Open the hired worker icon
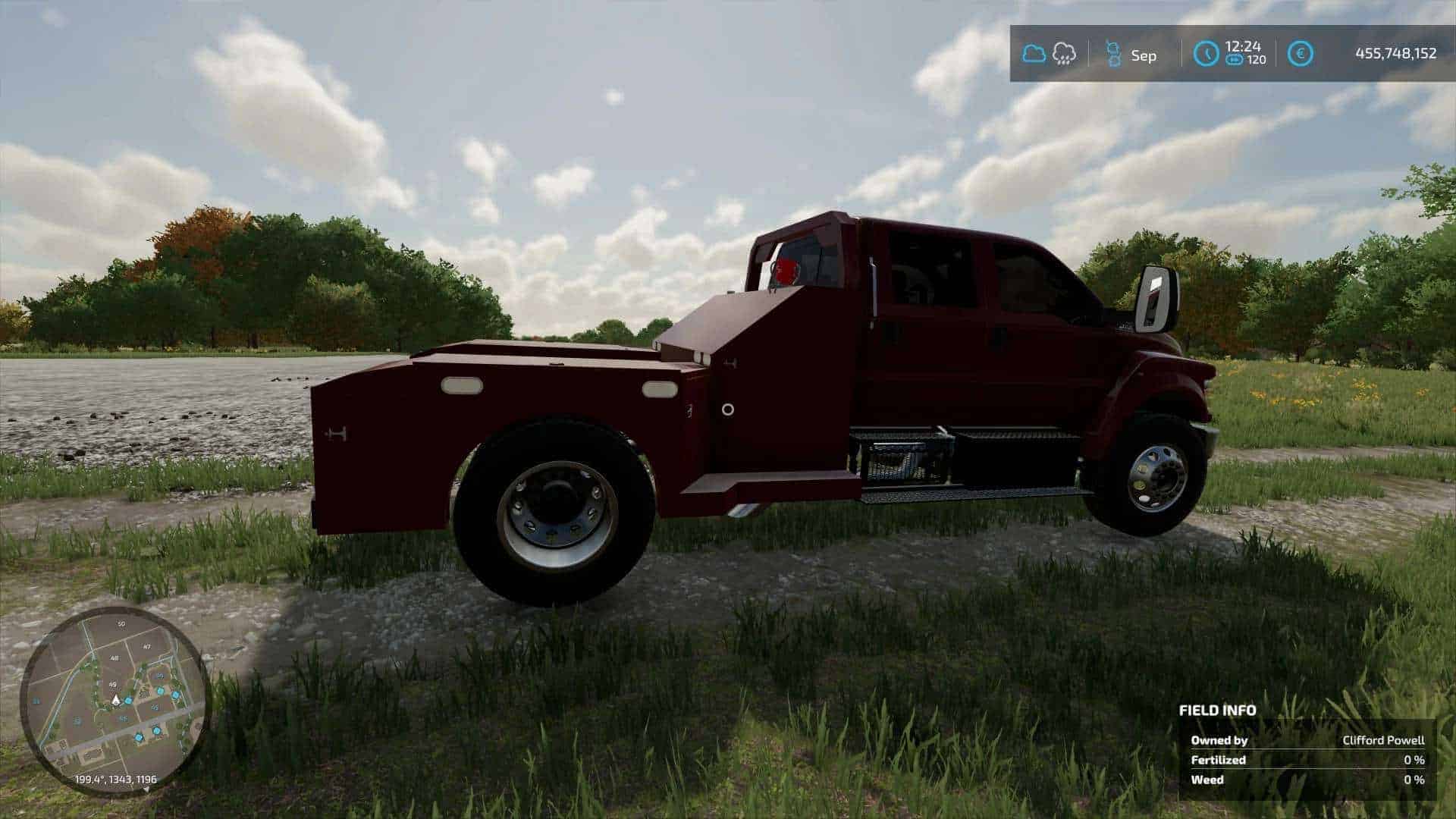Screen dimensions: 1456x819 click(x=1113, y=53)
